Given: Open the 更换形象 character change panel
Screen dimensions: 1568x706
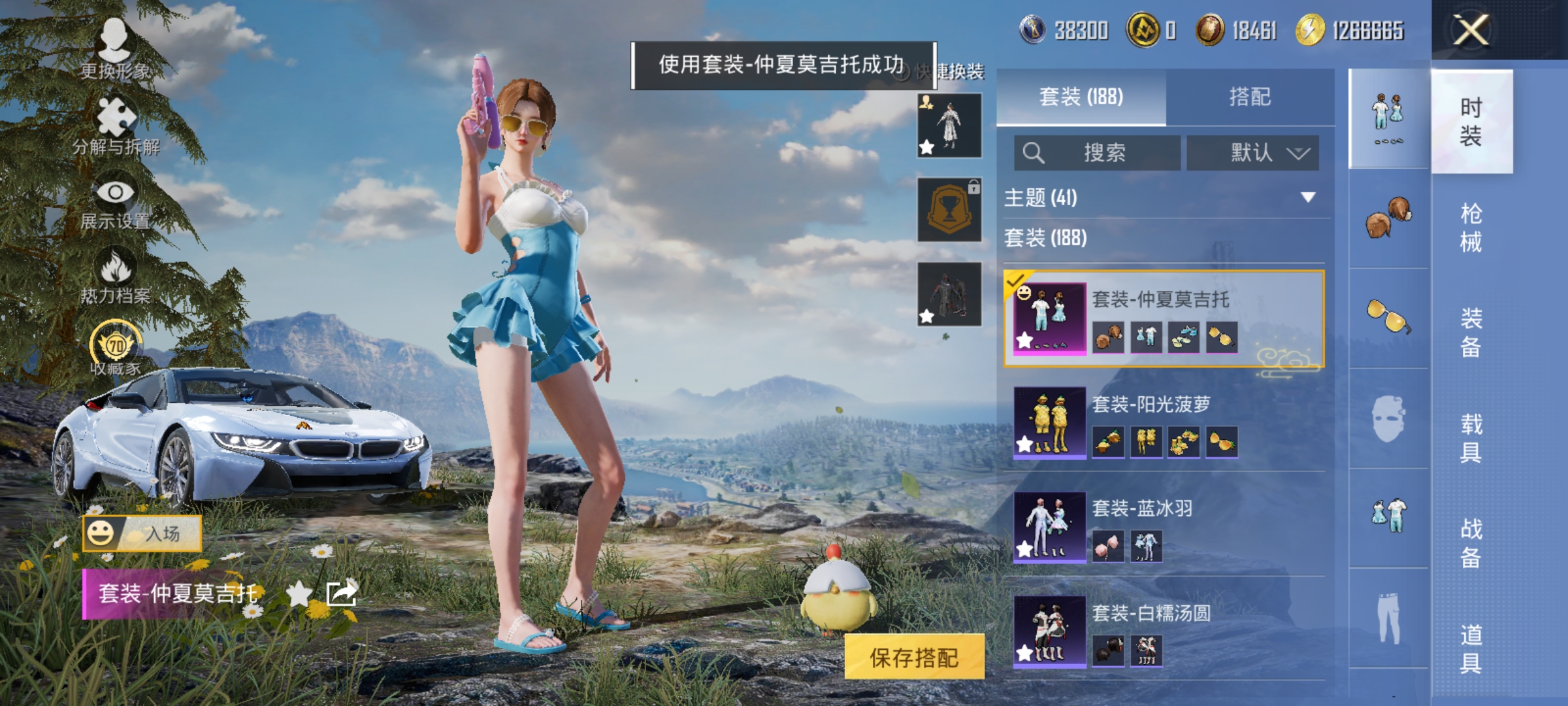Looking at the screenshot, I should (114, 49).
